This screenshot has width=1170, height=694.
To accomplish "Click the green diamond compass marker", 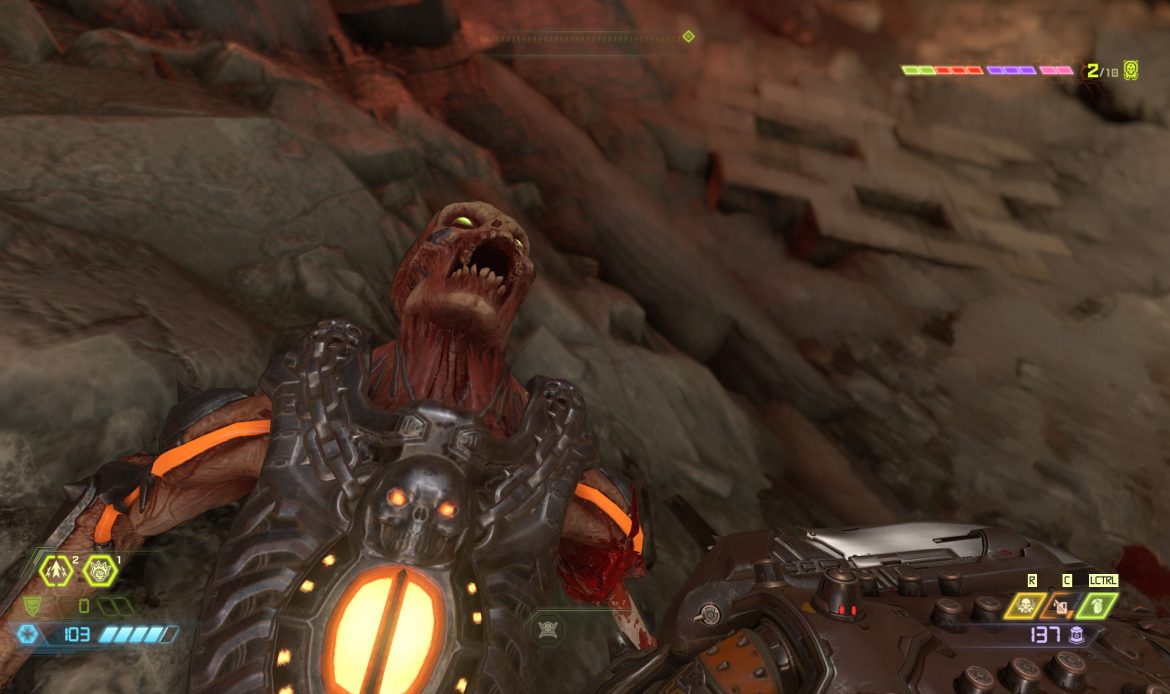I will 688,37.
